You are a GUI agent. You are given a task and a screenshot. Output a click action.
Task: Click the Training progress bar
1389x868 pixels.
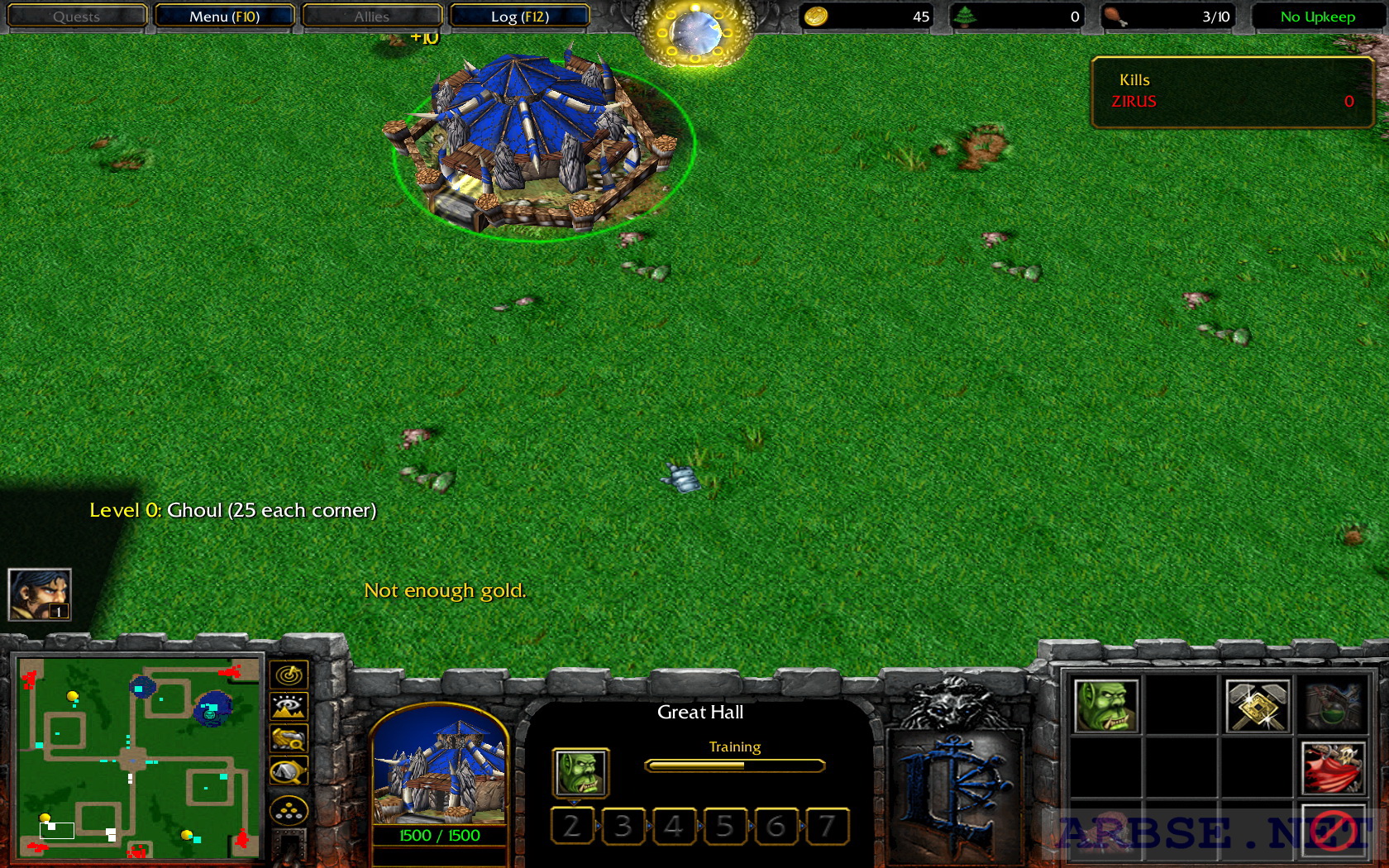click(734, 765)
